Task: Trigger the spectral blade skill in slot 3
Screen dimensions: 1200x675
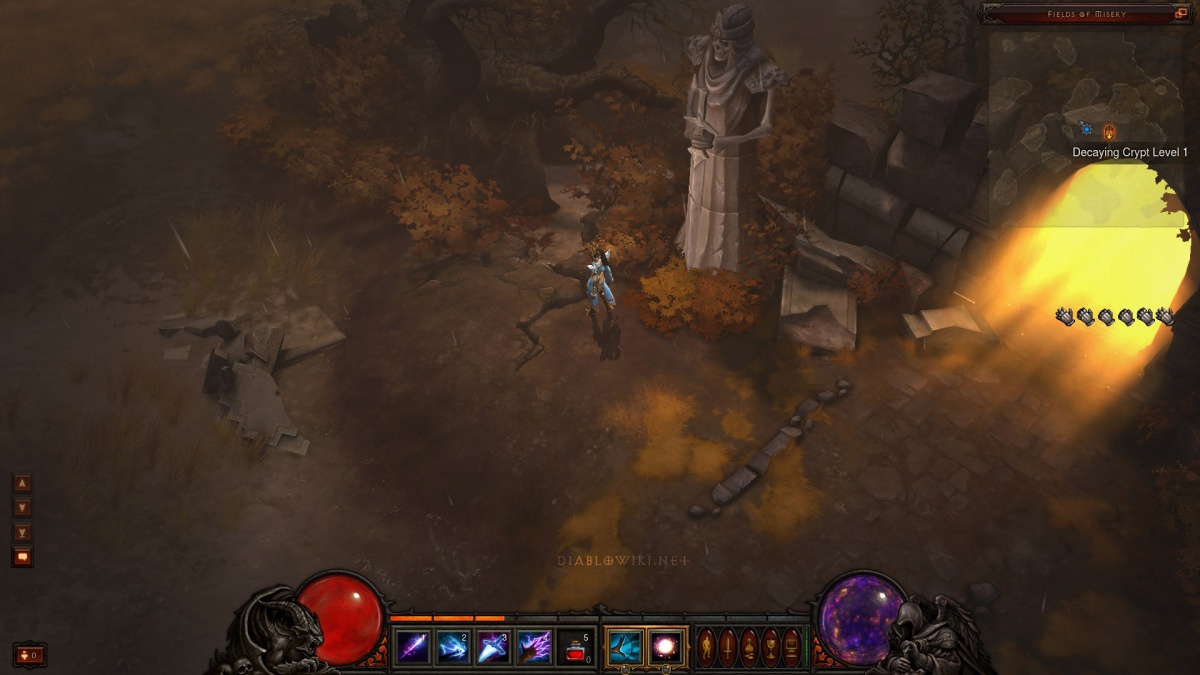Action: pyautogui.click(x=494, y=647)
